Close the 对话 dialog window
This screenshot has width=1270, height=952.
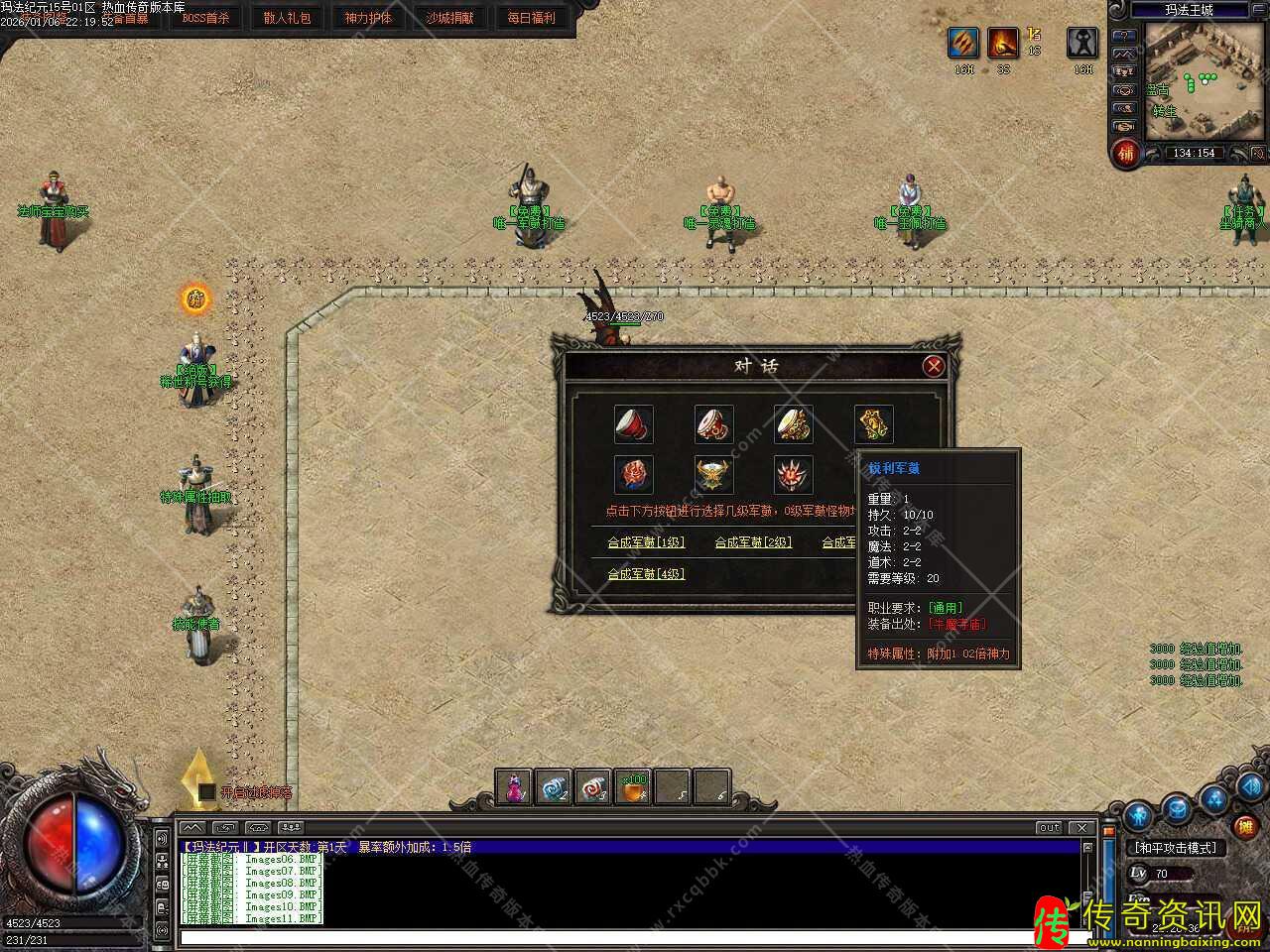(933, 367)
